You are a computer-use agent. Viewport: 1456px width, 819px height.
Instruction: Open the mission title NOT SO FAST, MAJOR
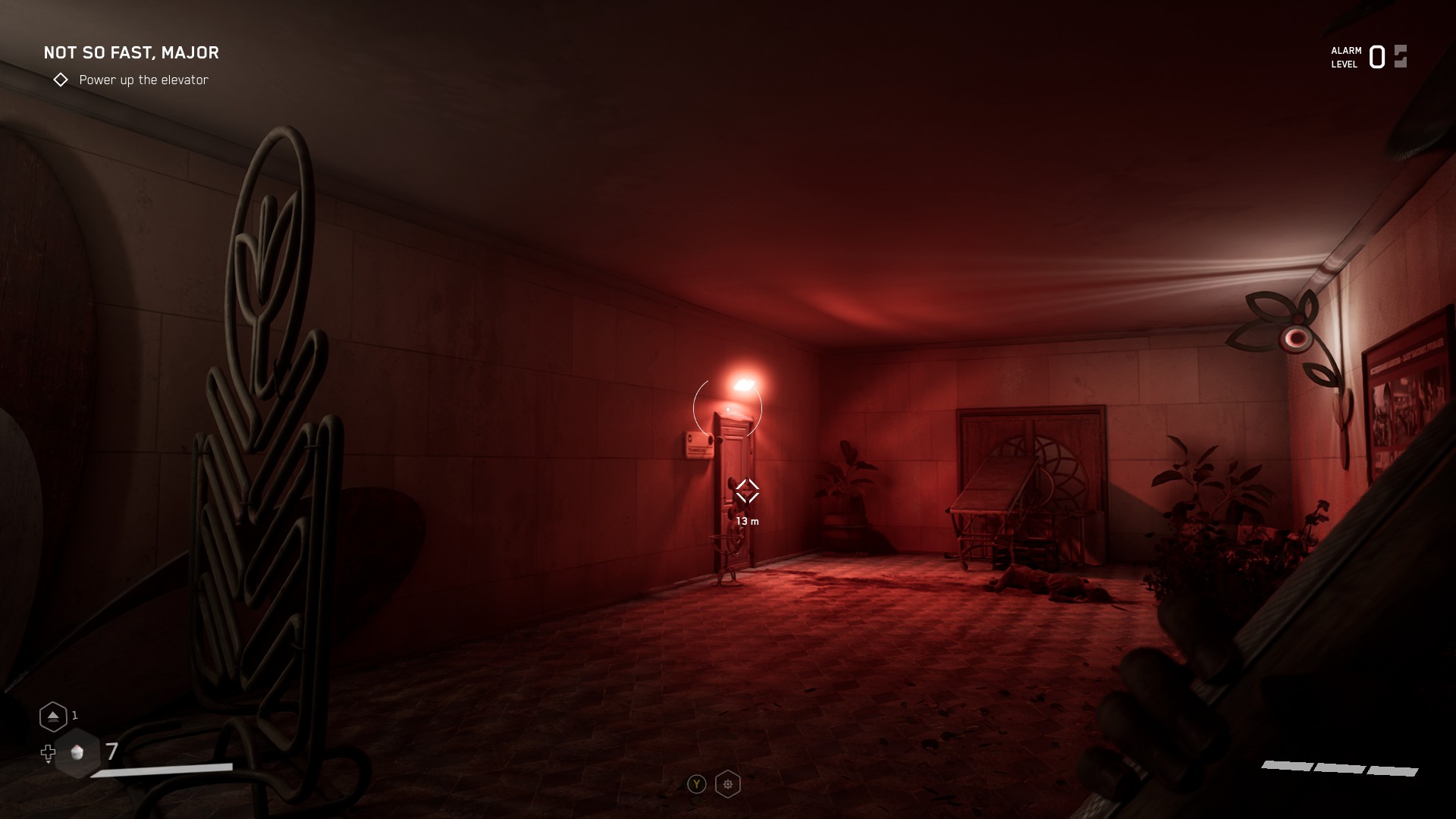click(130, 52)
